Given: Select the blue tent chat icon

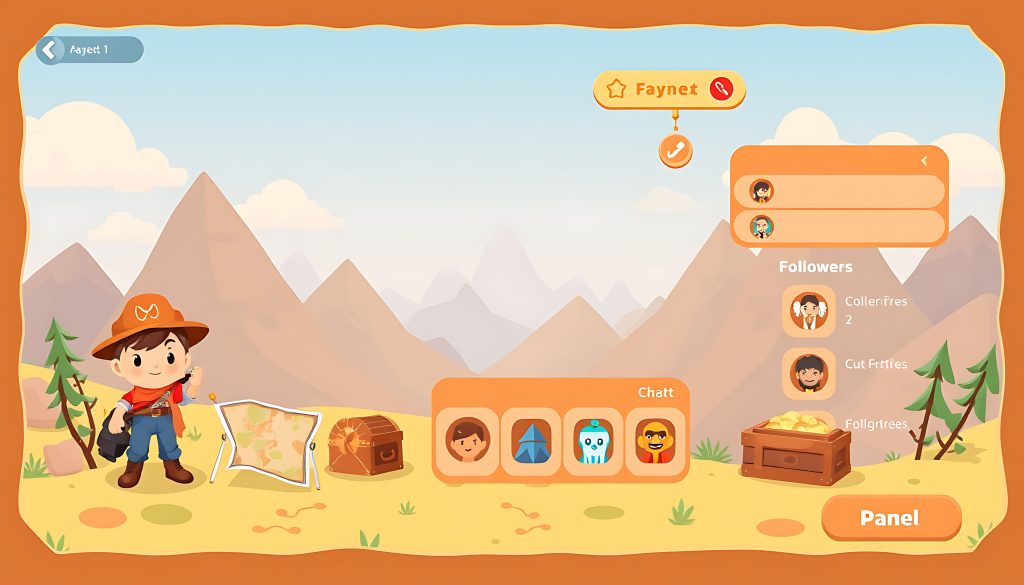Looking at the screenshot, I should pyautogui.click(x=531, y=440).
